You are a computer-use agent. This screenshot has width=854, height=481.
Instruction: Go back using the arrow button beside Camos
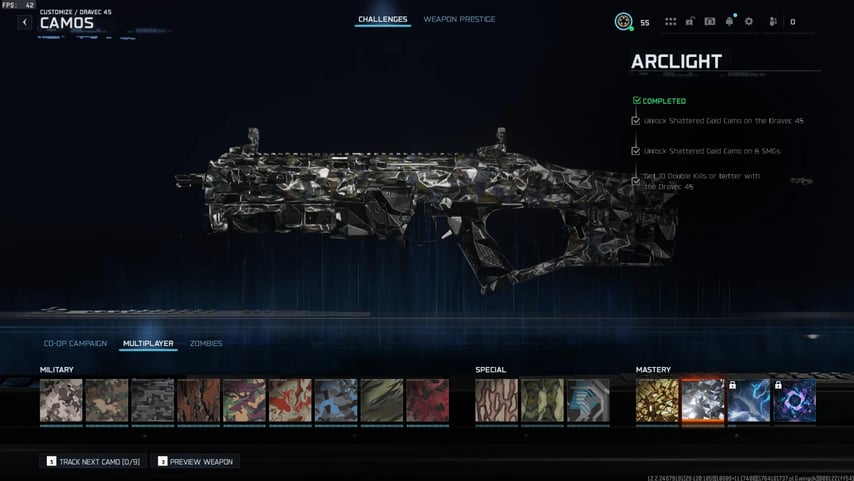25,22
